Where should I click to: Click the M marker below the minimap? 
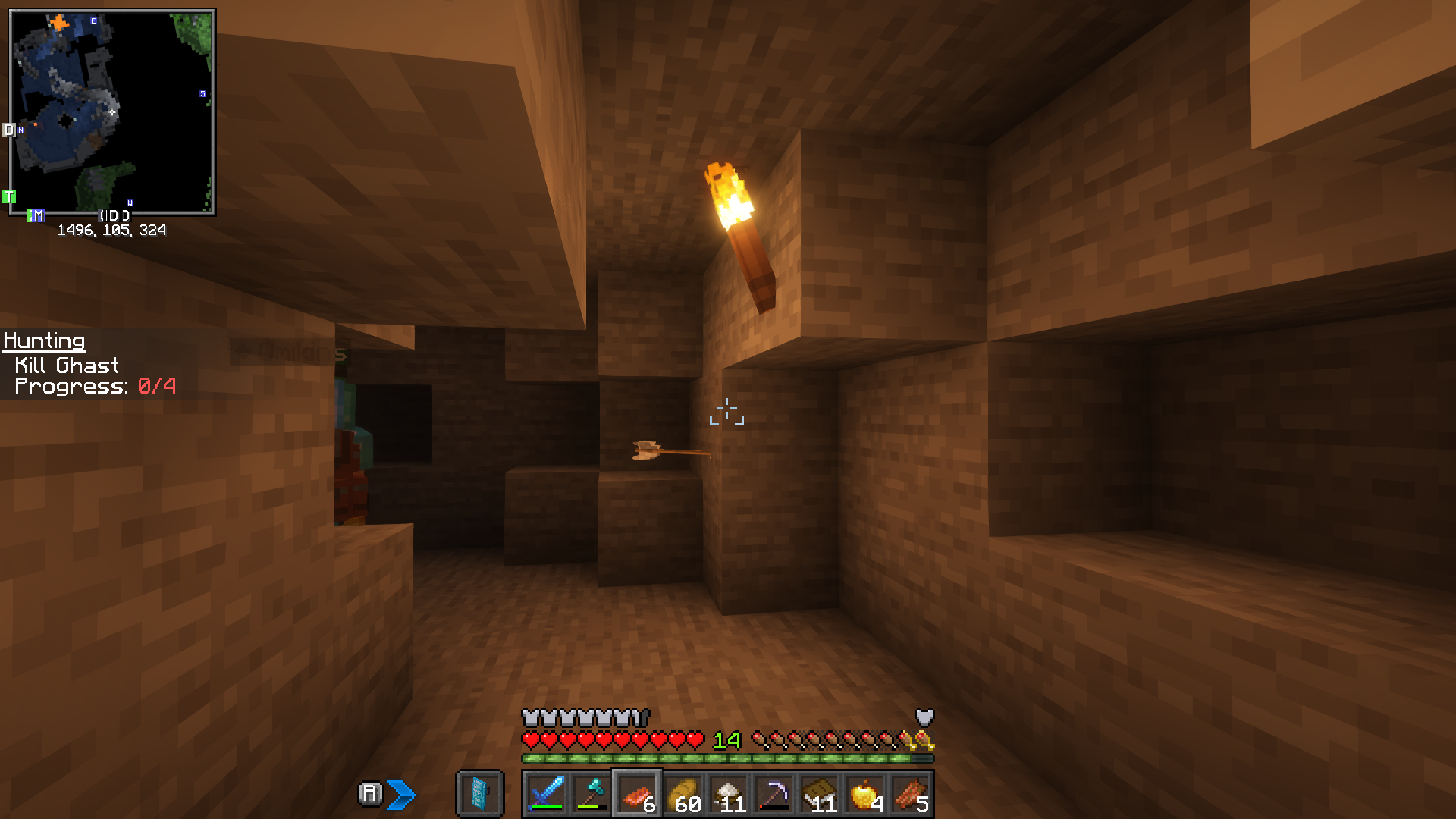(36, 215)
